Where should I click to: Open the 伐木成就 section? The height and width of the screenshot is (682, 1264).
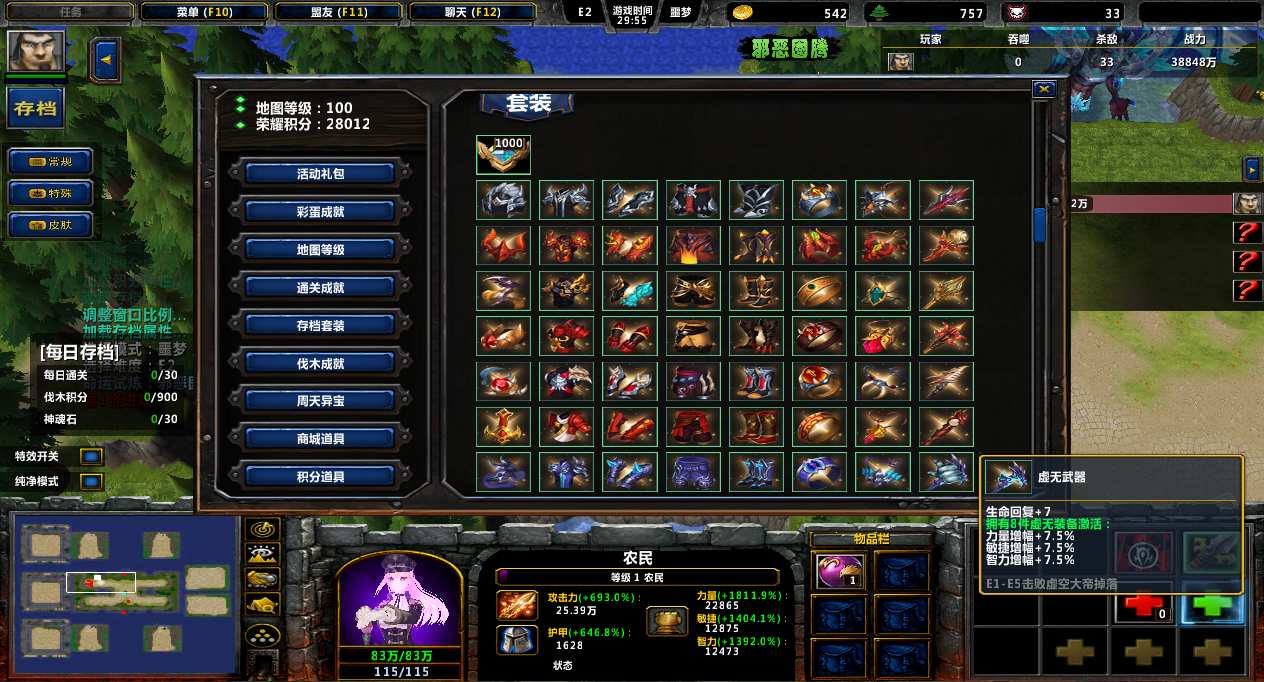click(320, 363)
